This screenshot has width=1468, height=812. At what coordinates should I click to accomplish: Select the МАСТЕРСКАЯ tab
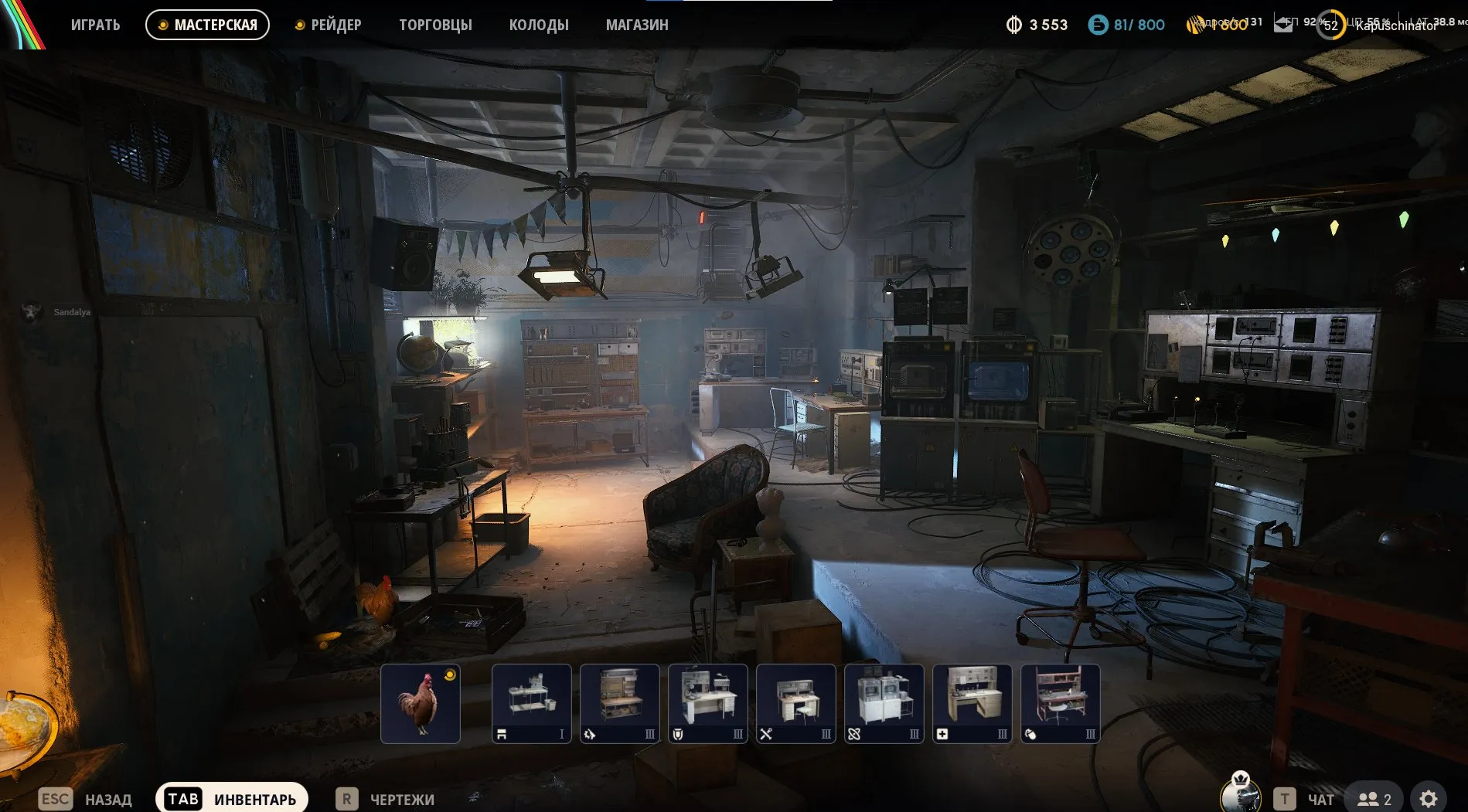pyautogui.click(x=207, y=25)
